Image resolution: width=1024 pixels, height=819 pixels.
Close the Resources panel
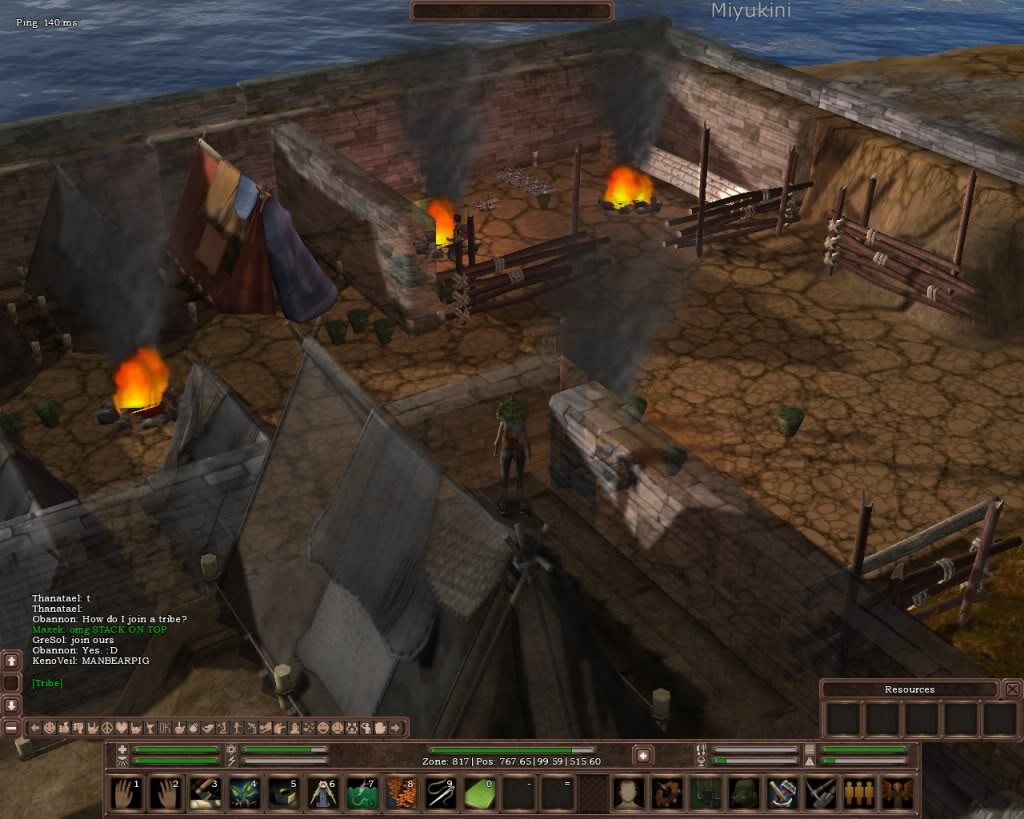click(x=1012, y=689)
